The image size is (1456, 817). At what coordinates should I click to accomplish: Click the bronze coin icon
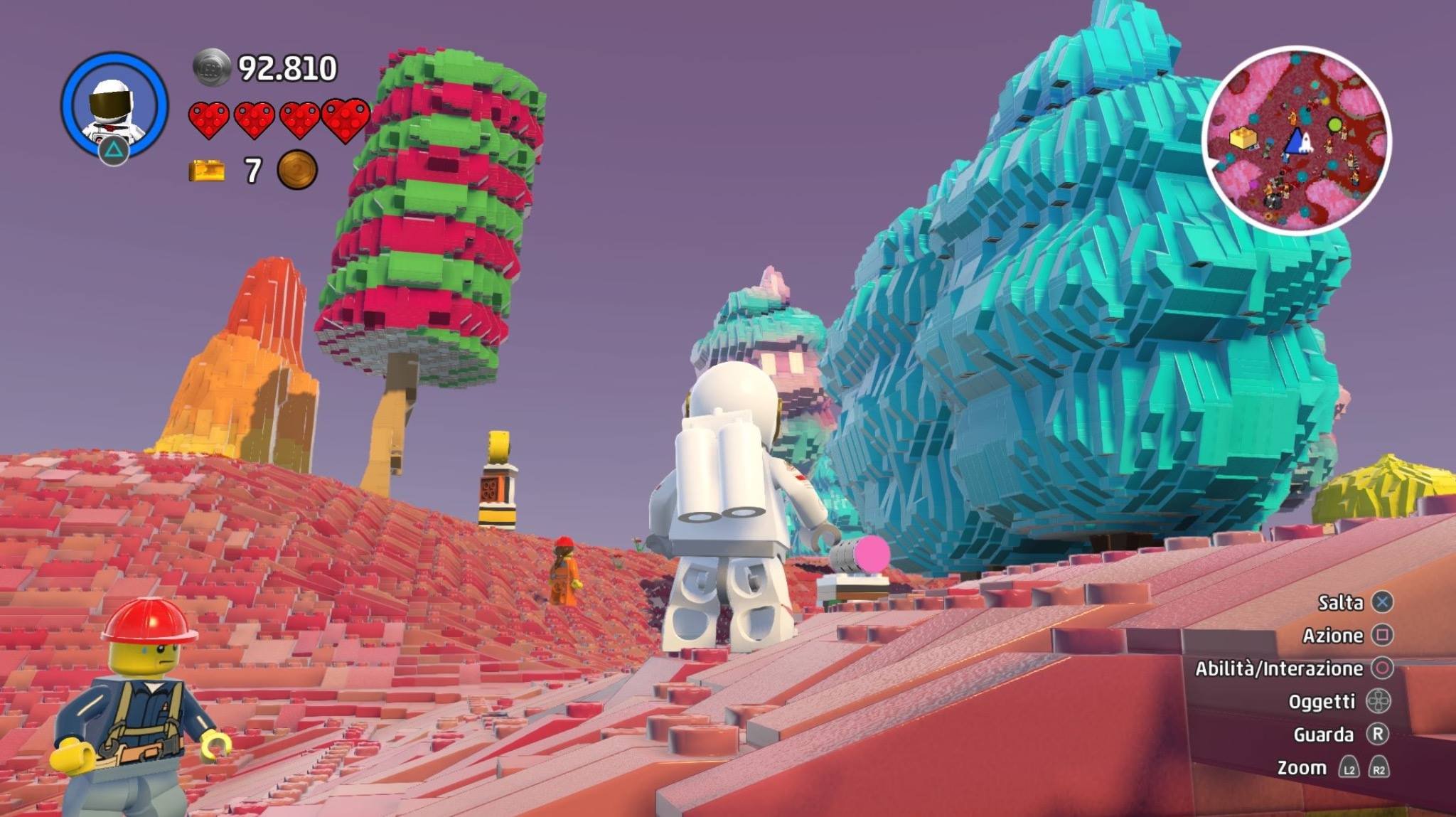(296, 170)
